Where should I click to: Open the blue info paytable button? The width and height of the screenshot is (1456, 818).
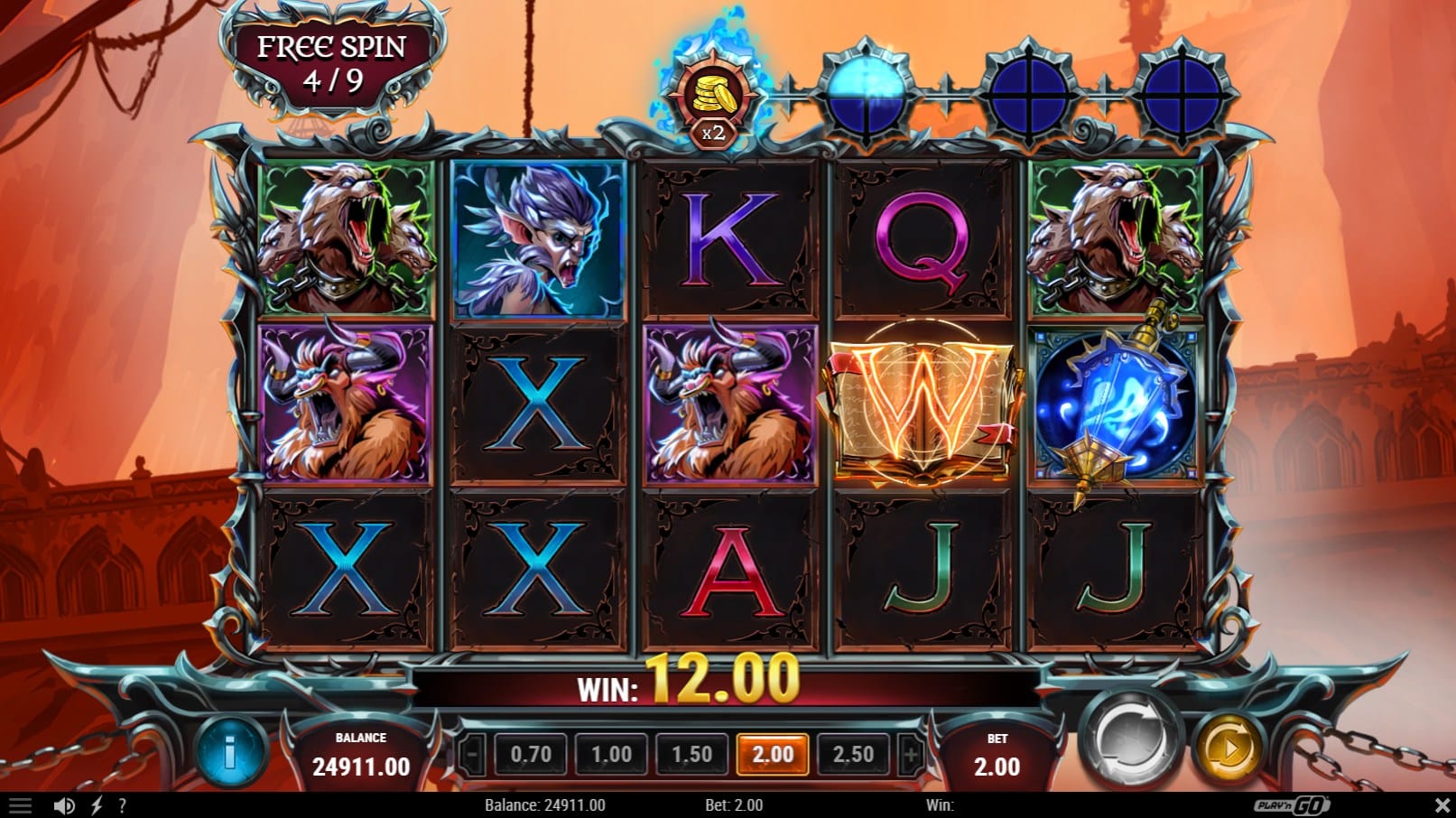[230, 751]
